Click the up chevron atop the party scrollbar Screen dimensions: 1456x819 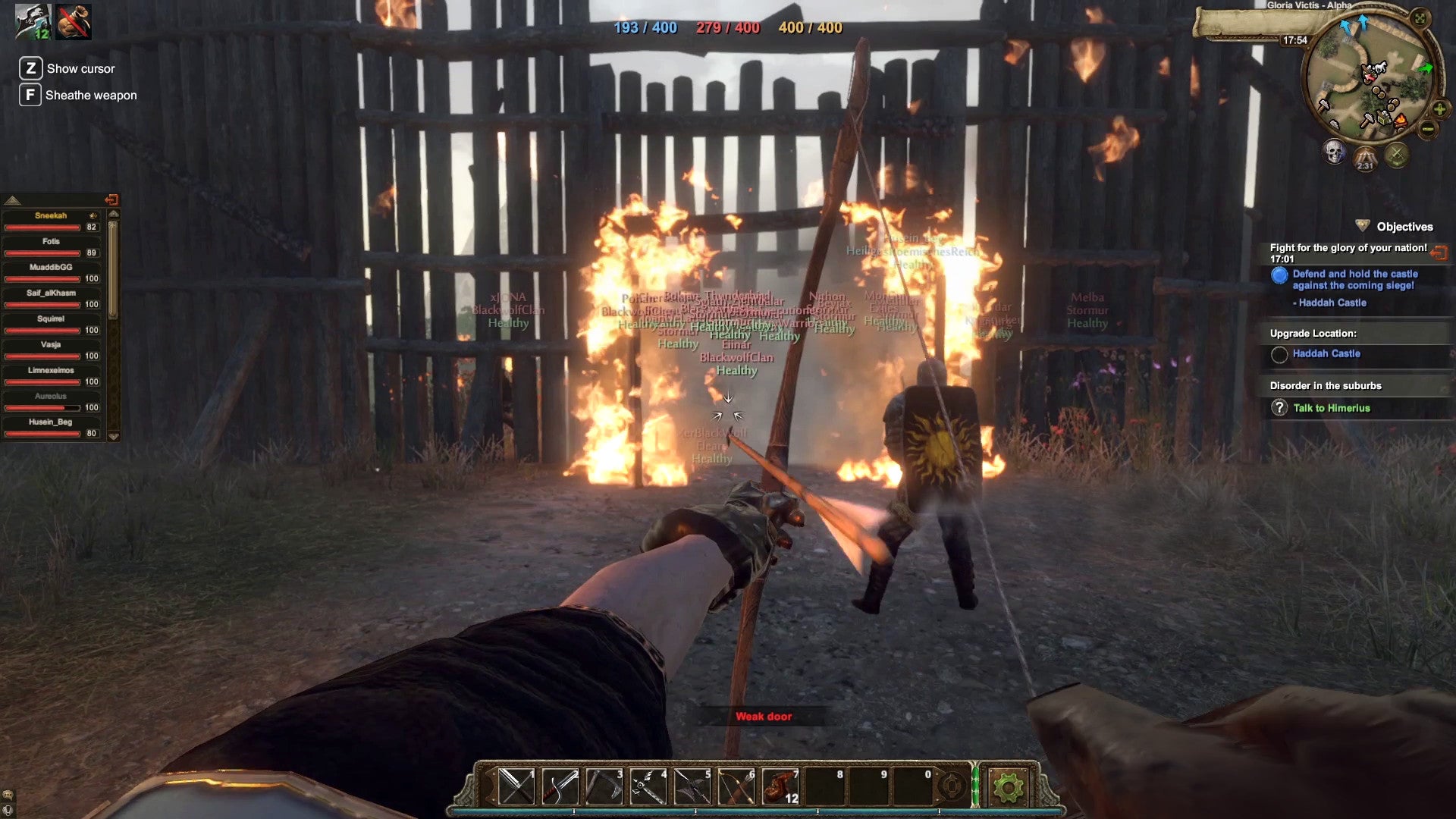[114, 215]
